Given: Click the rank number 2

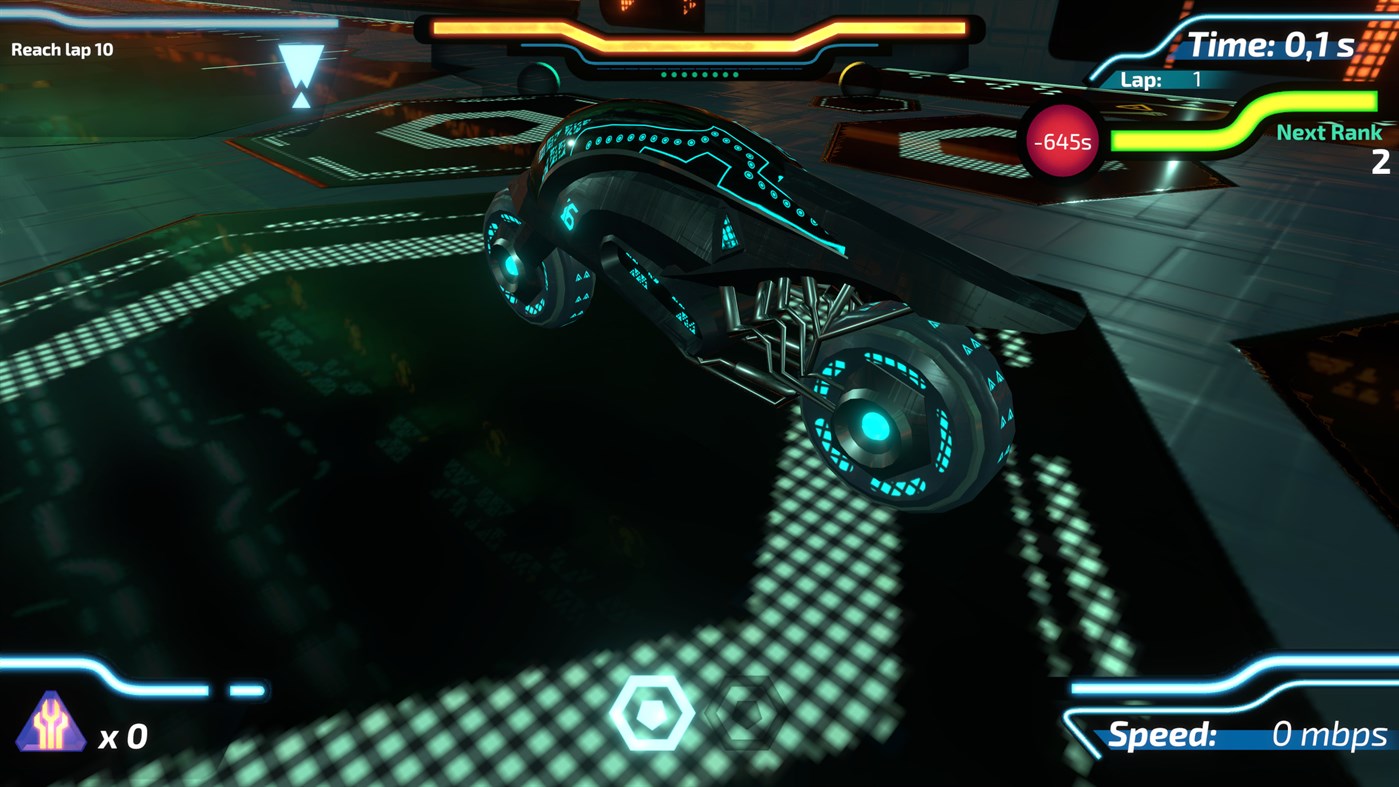Looking at the screenshot, I should (x=1381, y=162).
